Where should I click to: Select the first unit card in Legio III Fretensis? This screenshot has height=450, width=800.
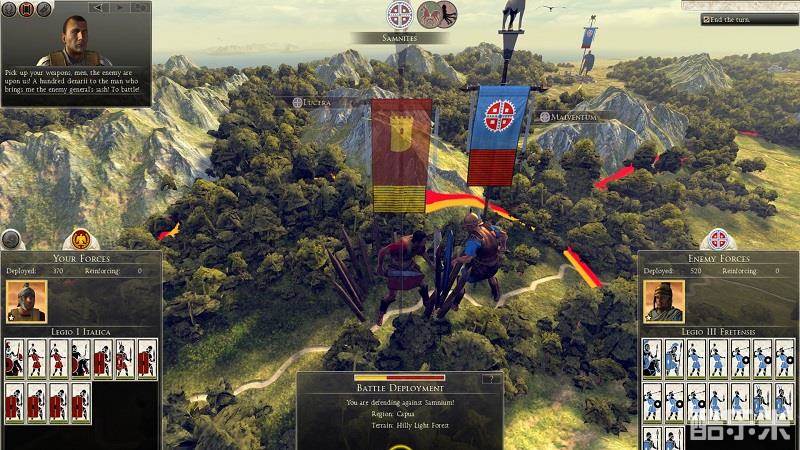[651, 359]
